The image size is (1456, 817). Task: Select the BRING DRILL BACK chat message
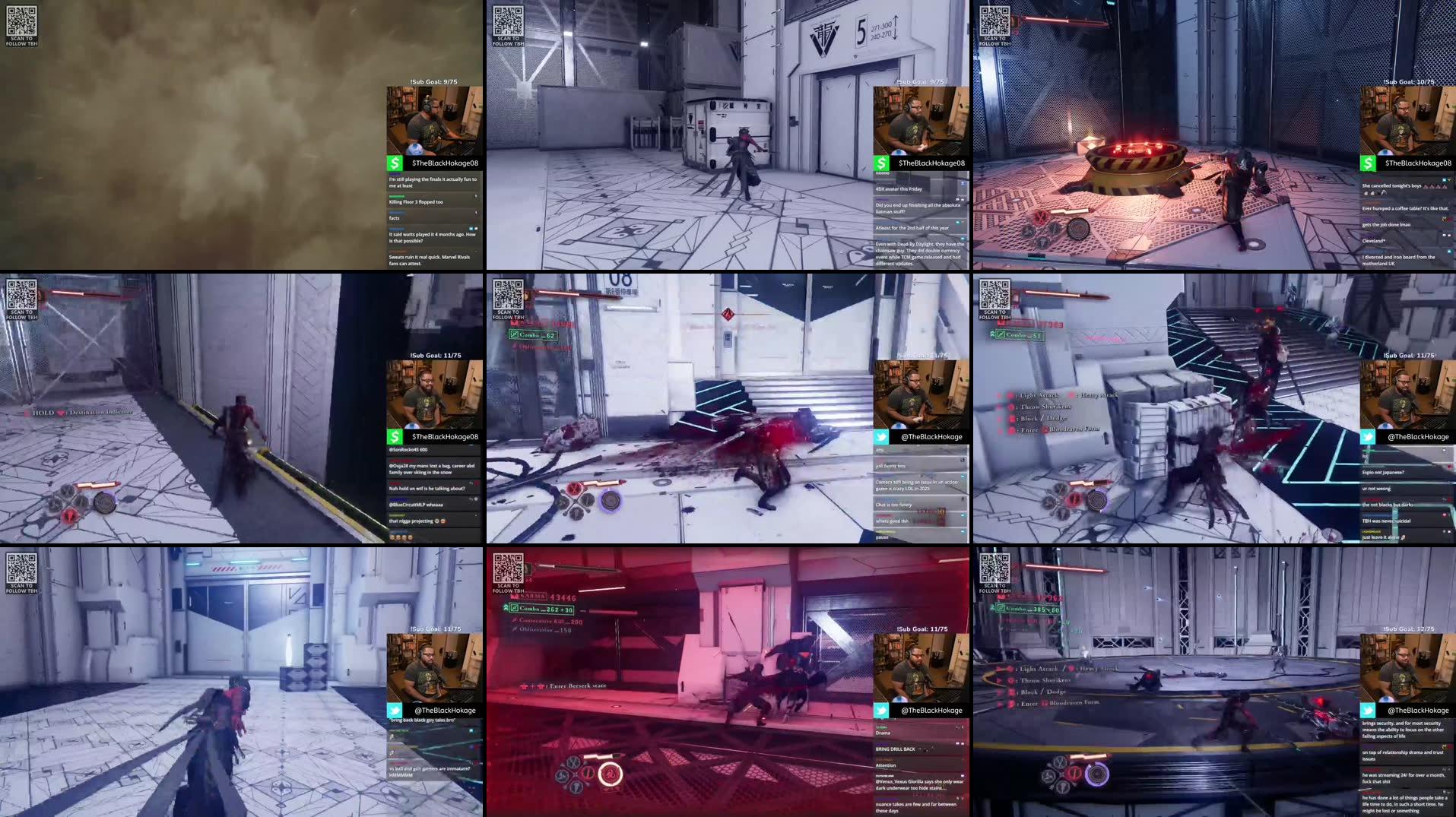point(895,749)
